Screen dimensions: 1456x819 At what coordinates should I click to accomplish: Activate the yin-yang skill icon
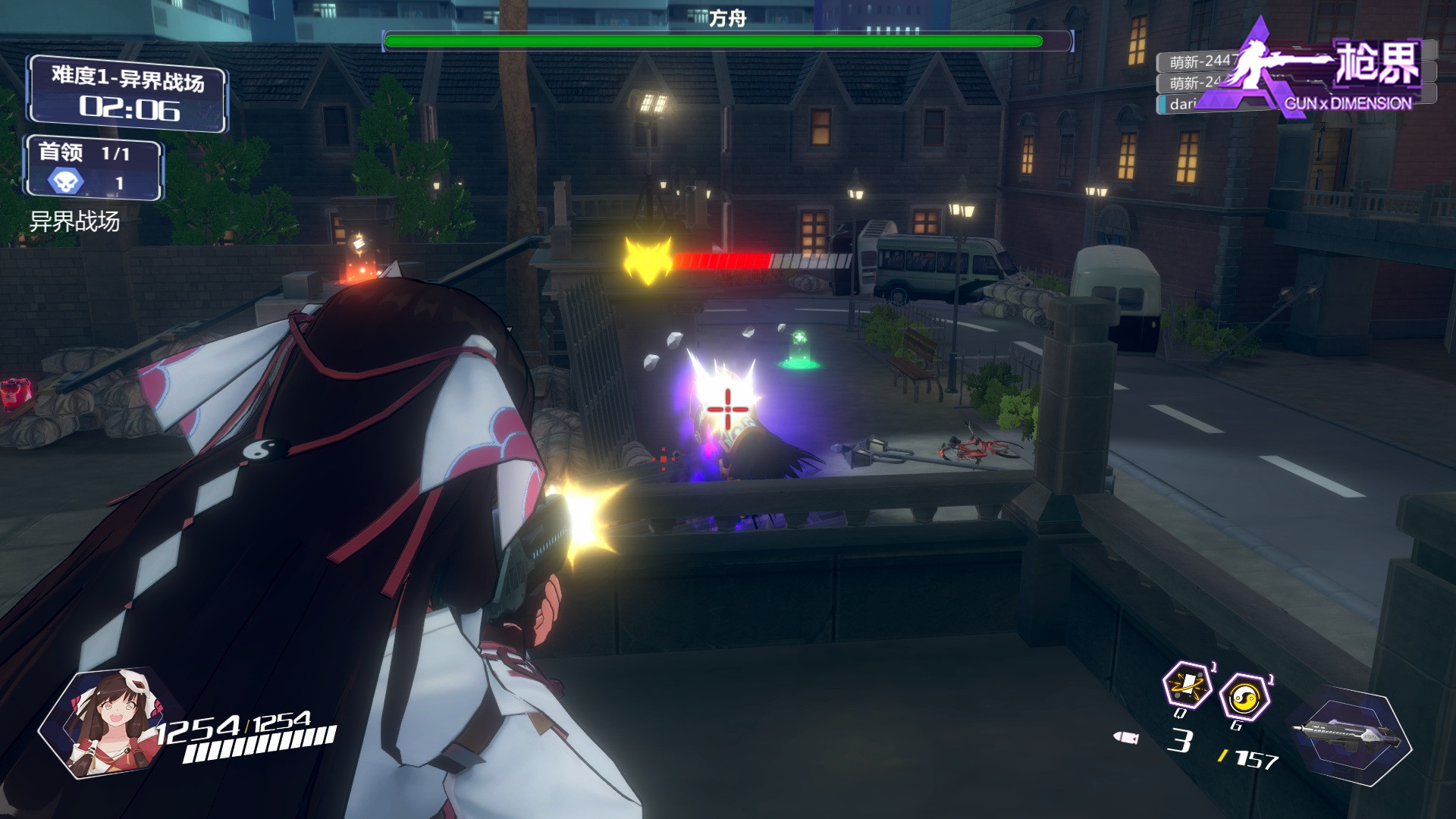(x=1244, y=698)
